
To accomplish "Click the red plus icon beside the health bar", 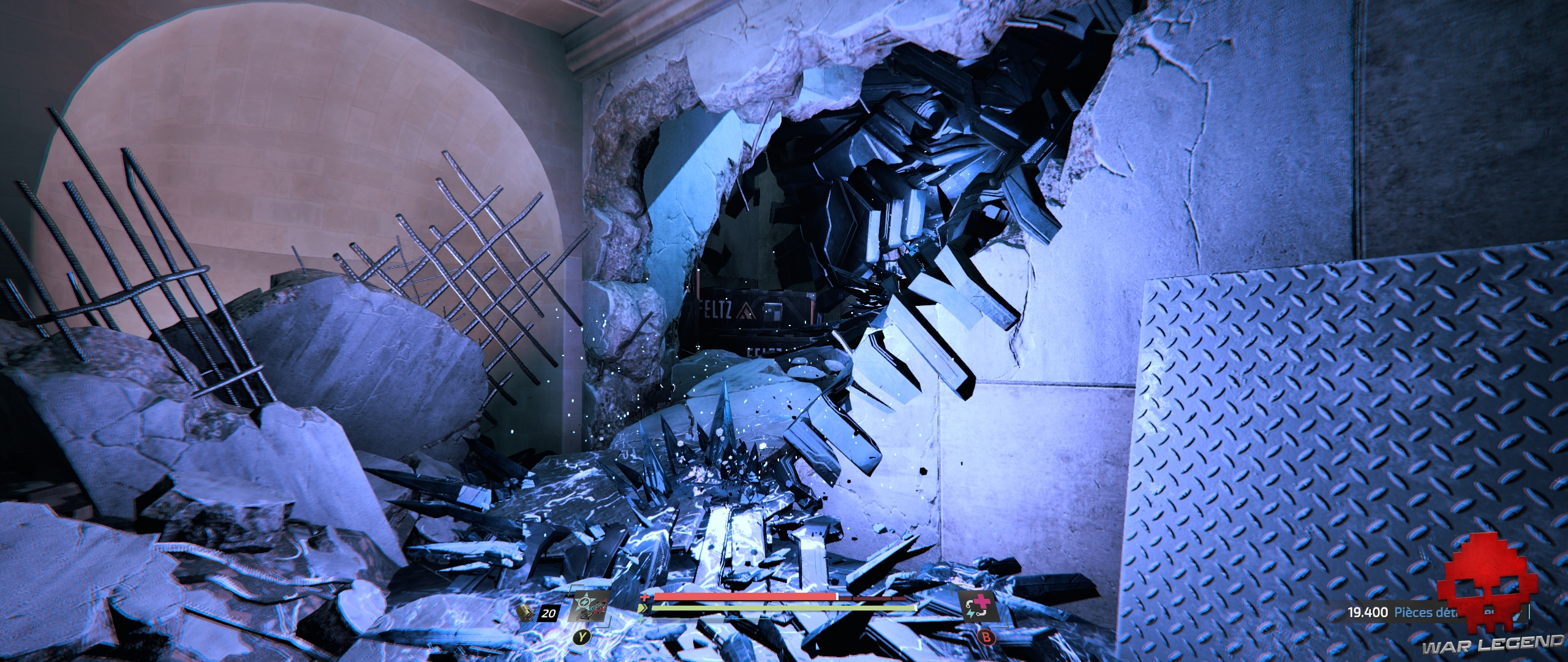I will click(646, 597).
